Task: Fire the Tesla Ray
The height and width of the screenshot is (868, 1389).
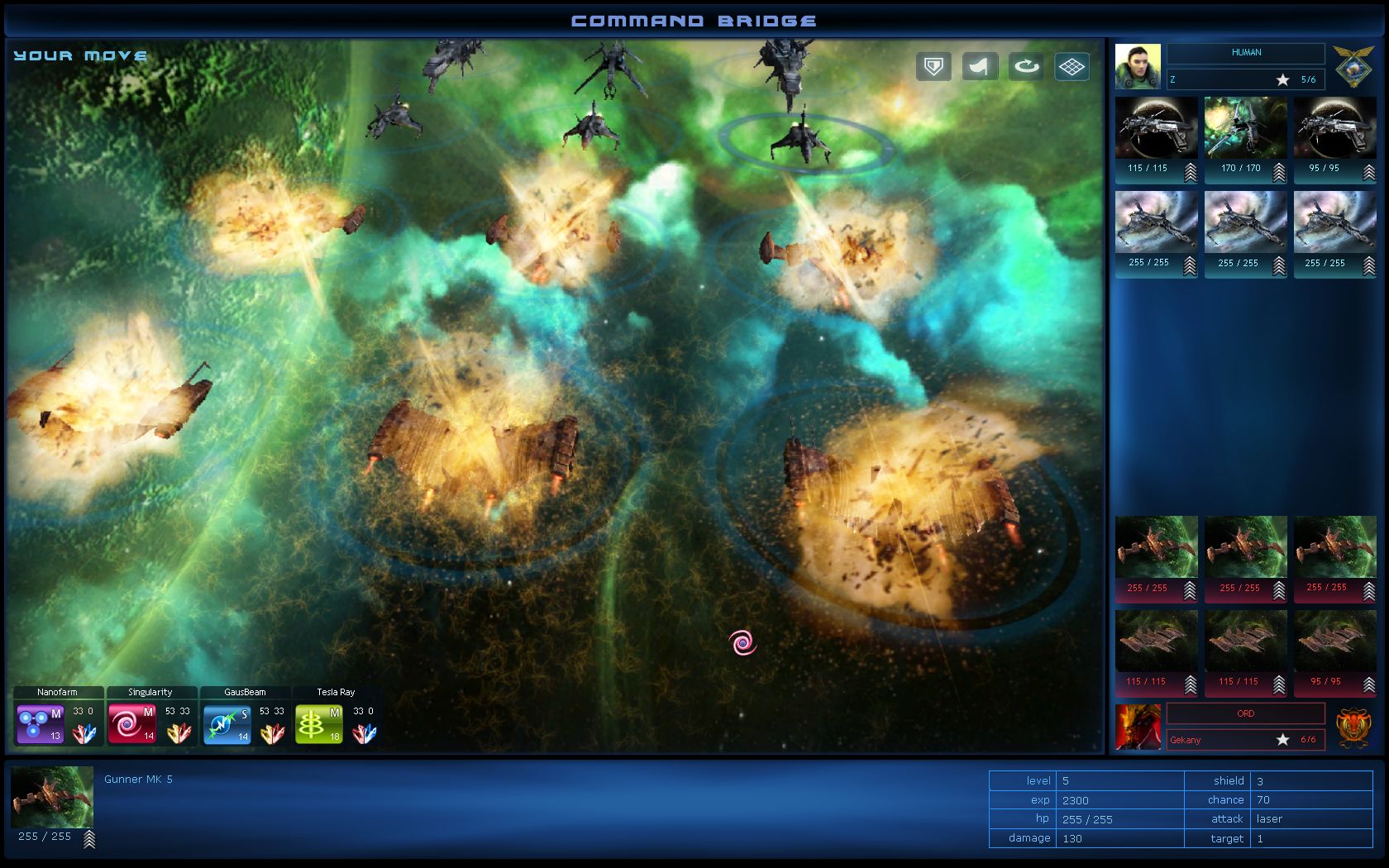Action: point(318,723)
